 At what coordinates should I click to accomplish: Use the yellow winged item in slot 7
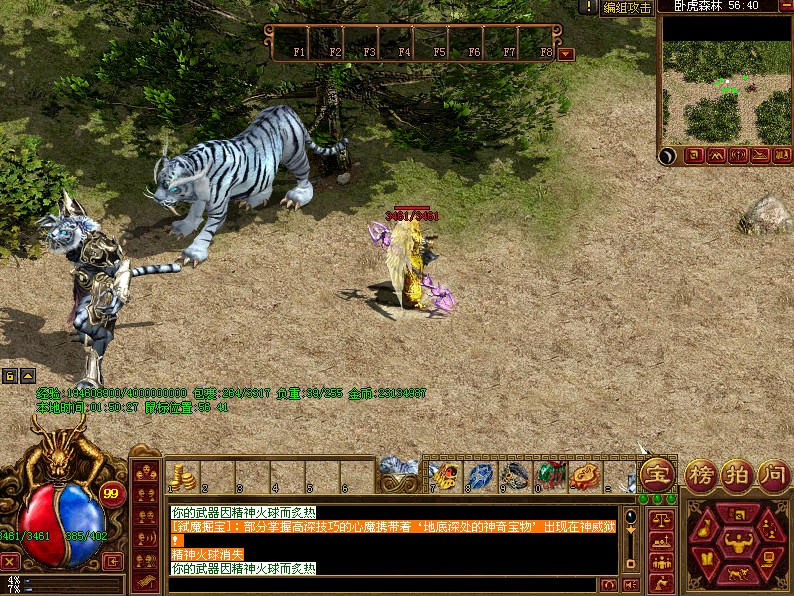[444, 475]
